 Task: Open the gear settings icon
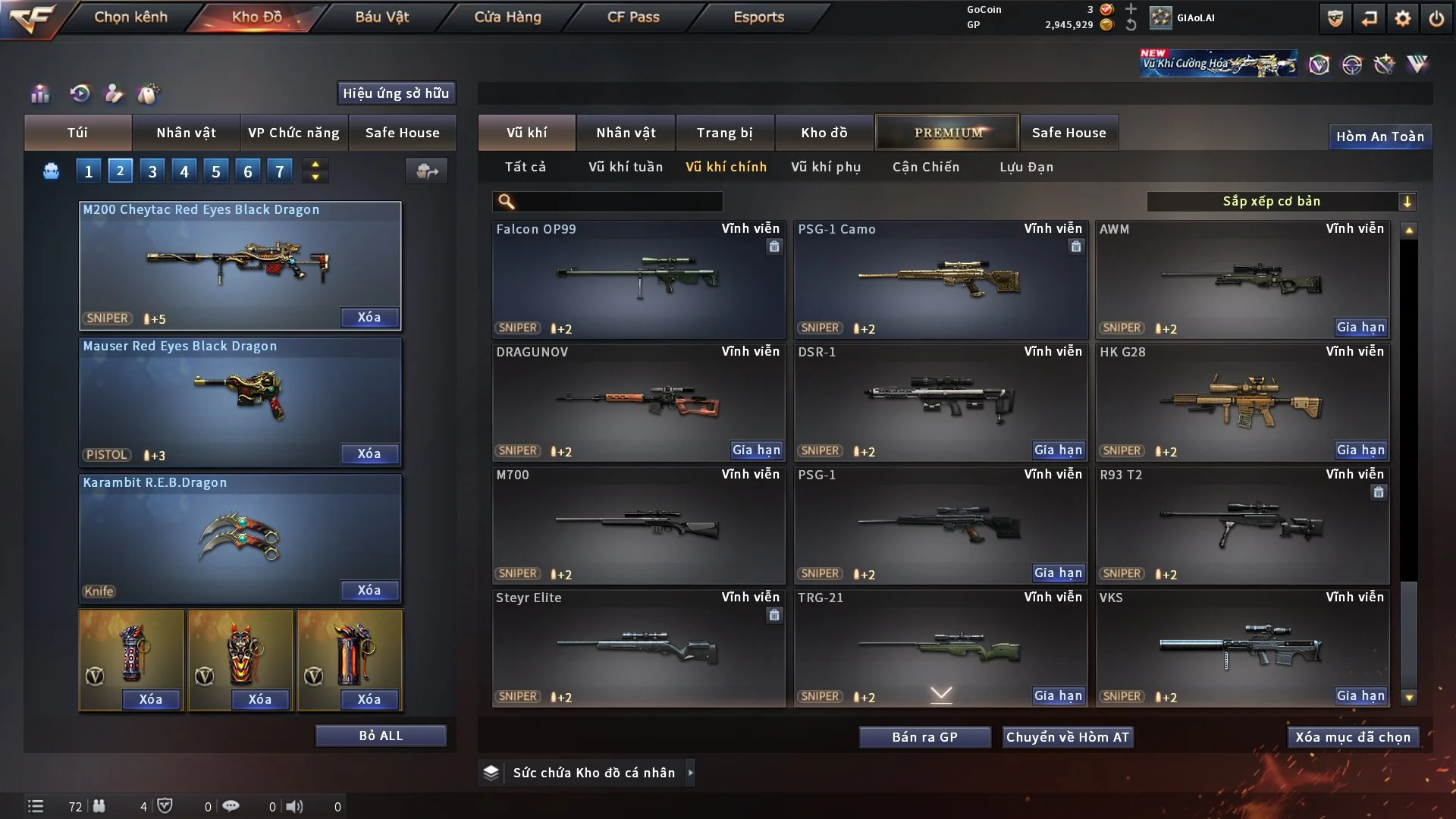point(1402,18)
